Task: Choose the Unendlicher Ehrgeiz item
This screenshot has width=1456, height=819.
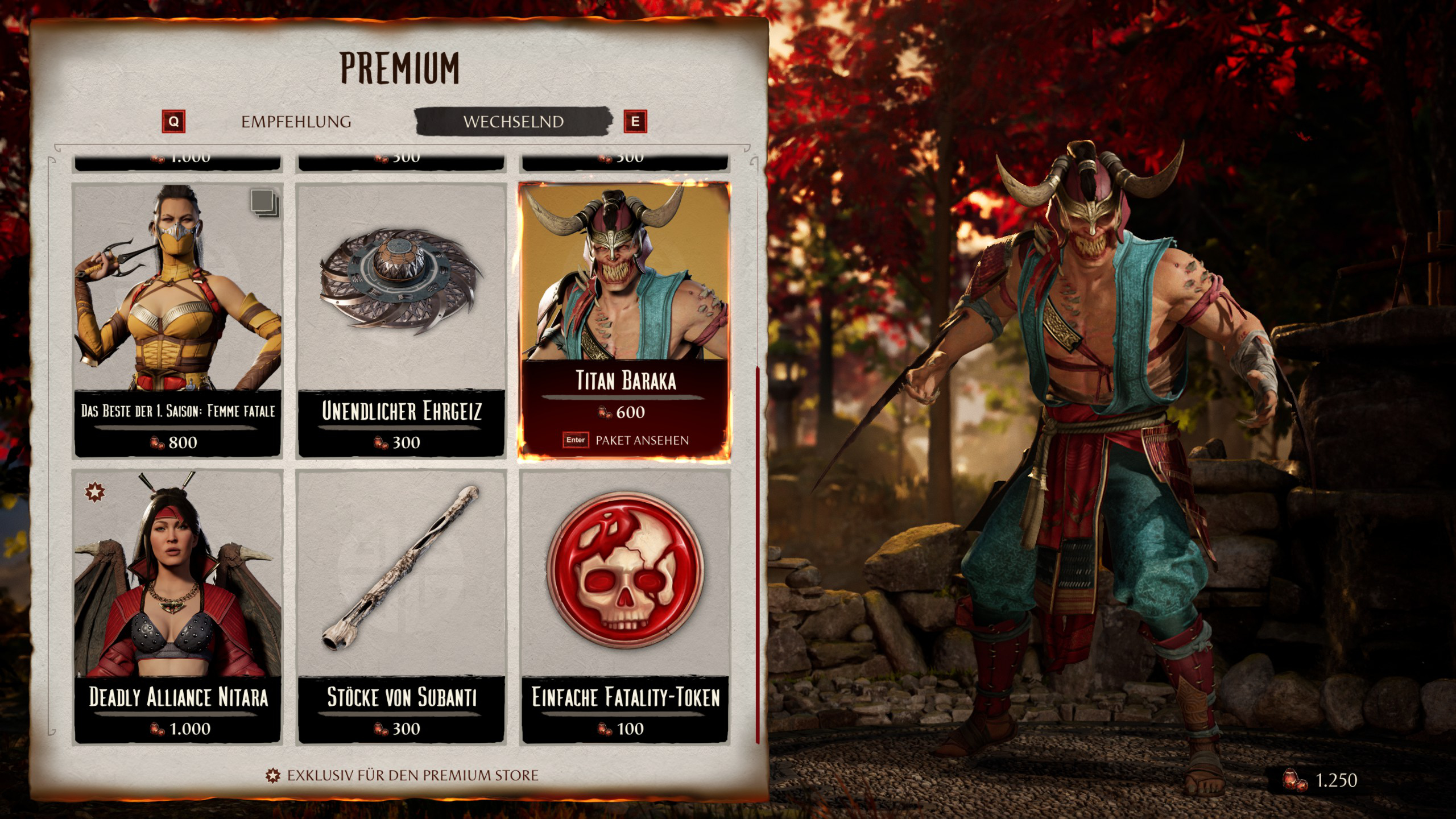Action: tap(401, 320)
